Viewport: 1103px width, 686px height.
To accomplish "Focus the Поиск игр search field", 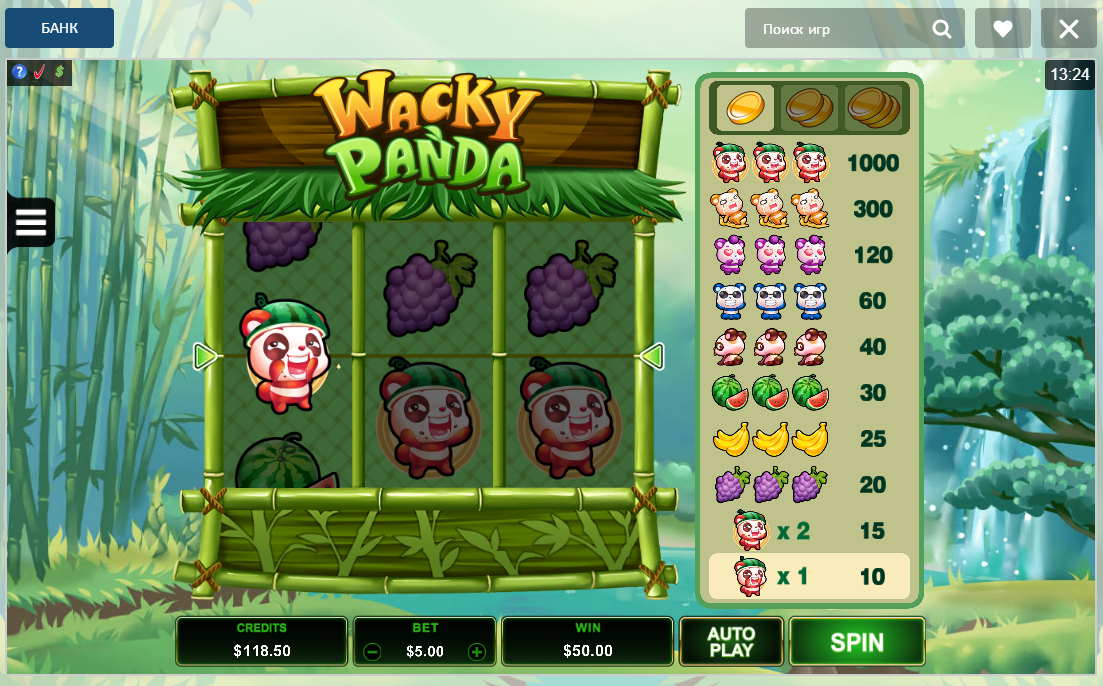I will coord(840,29).
